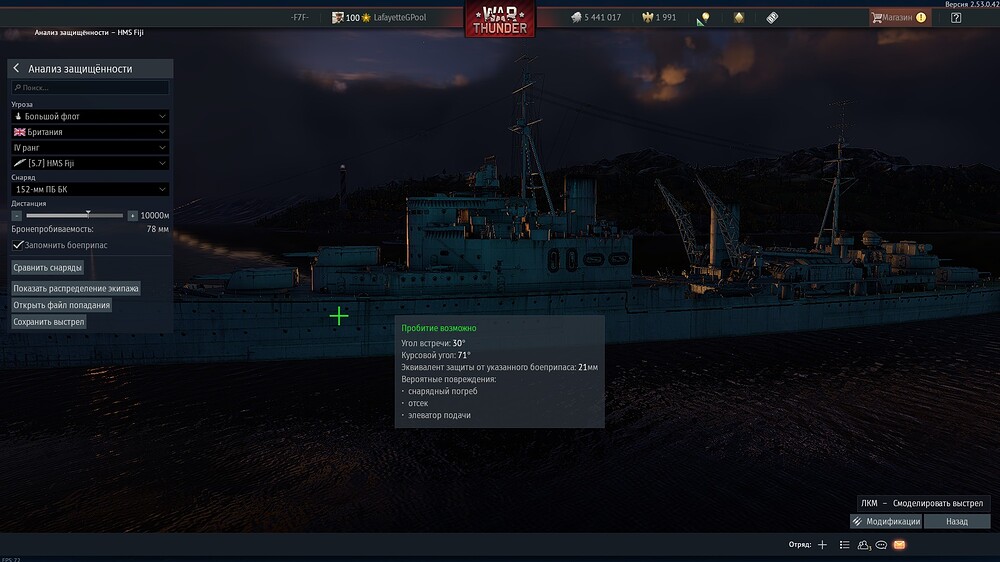
Task: Choose shell from 152-мм ПБ БК dropdown
Action: pos(90,189)
